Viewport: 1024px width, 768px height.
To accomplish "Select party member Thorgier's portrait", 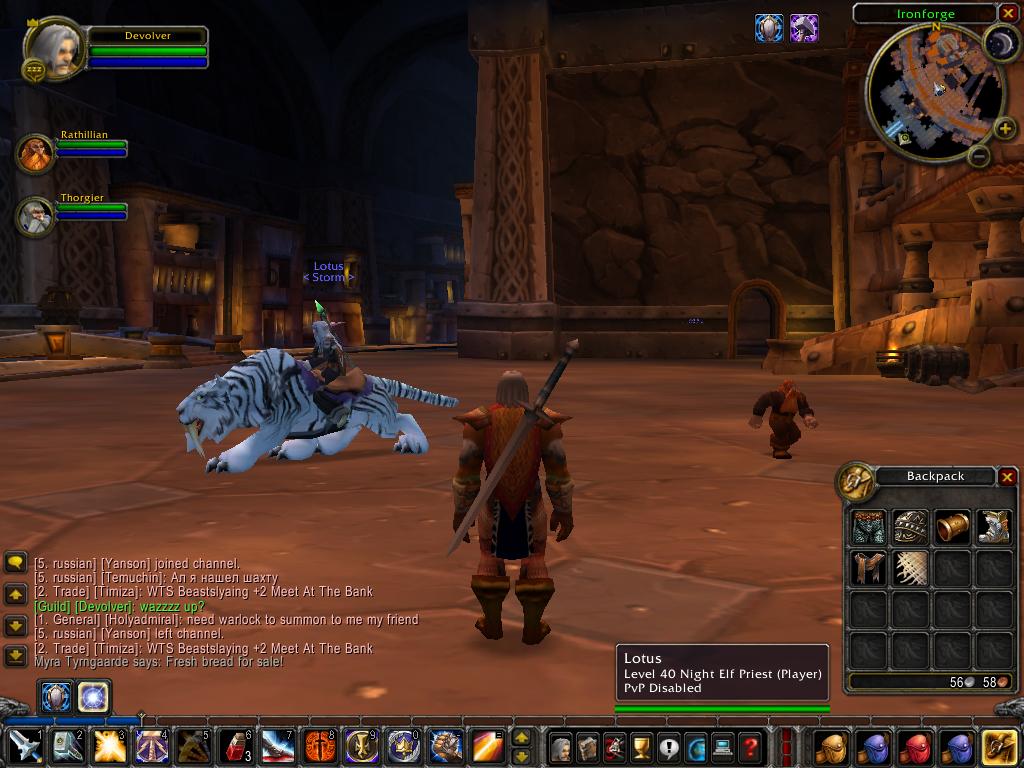I will tap(36, 216).
